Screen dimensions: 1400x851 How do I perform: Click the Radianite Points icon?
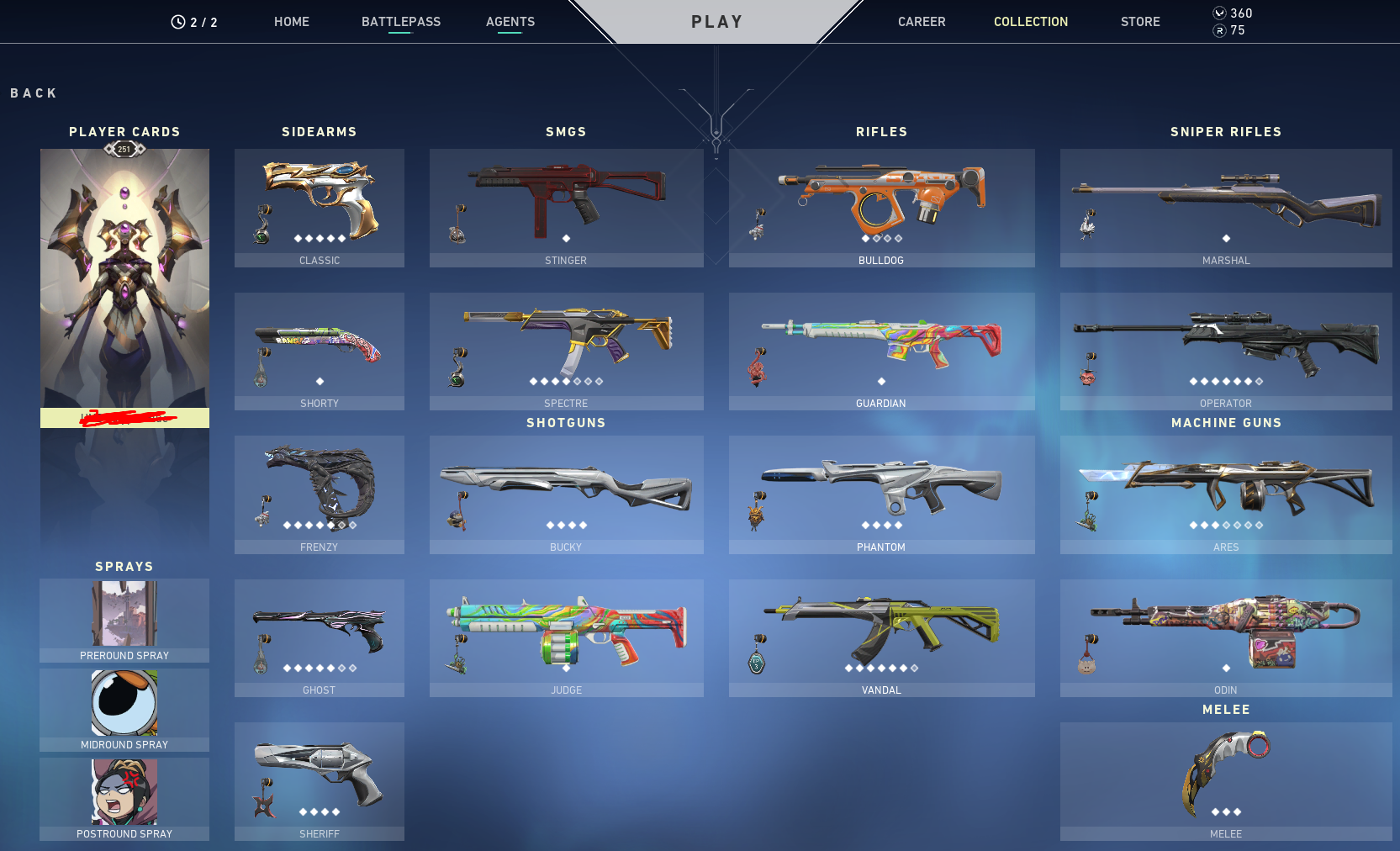coord(1221,29)
